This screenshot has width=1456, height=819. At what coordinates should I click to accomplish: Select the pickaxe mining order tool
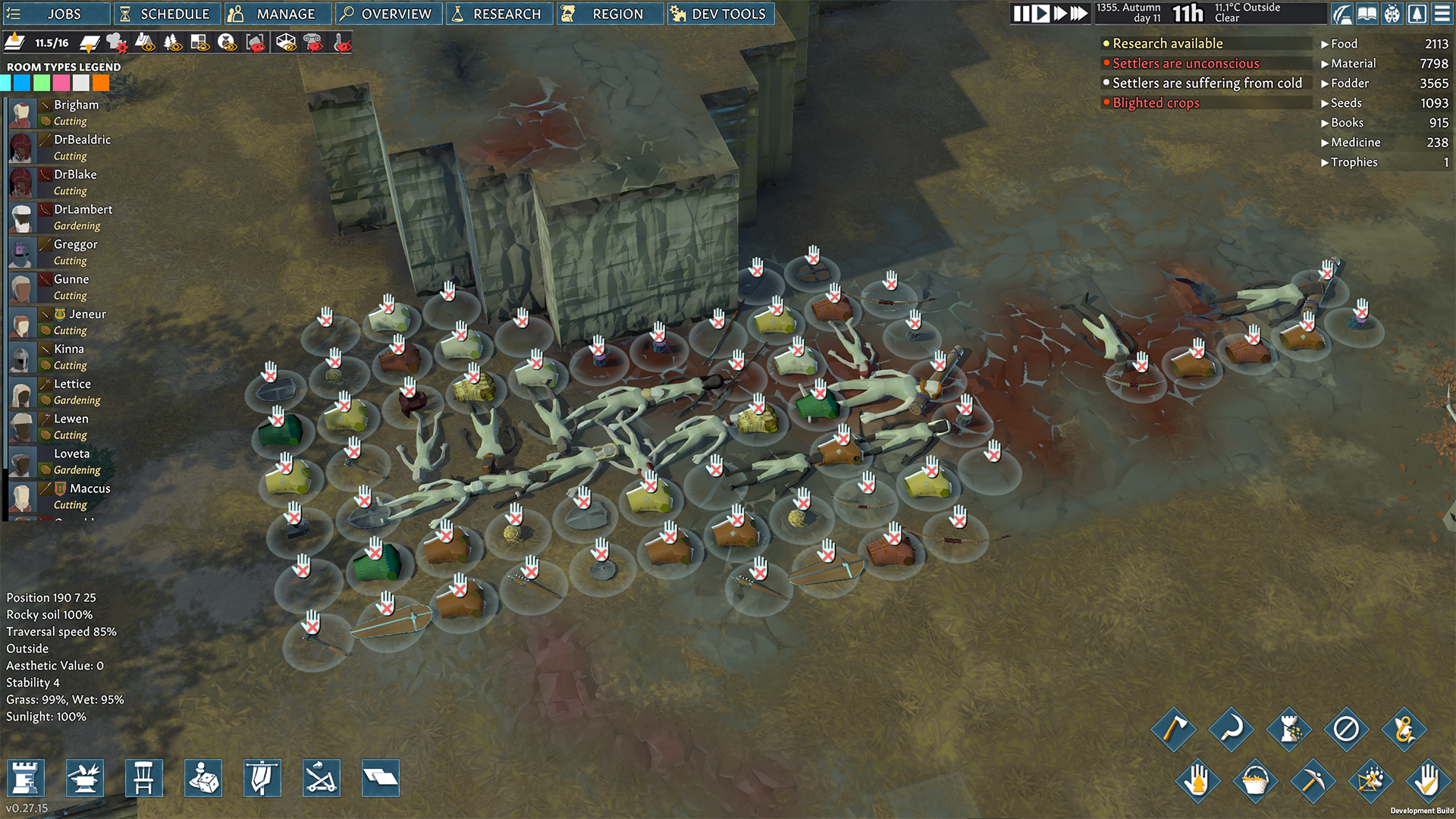1313,780
